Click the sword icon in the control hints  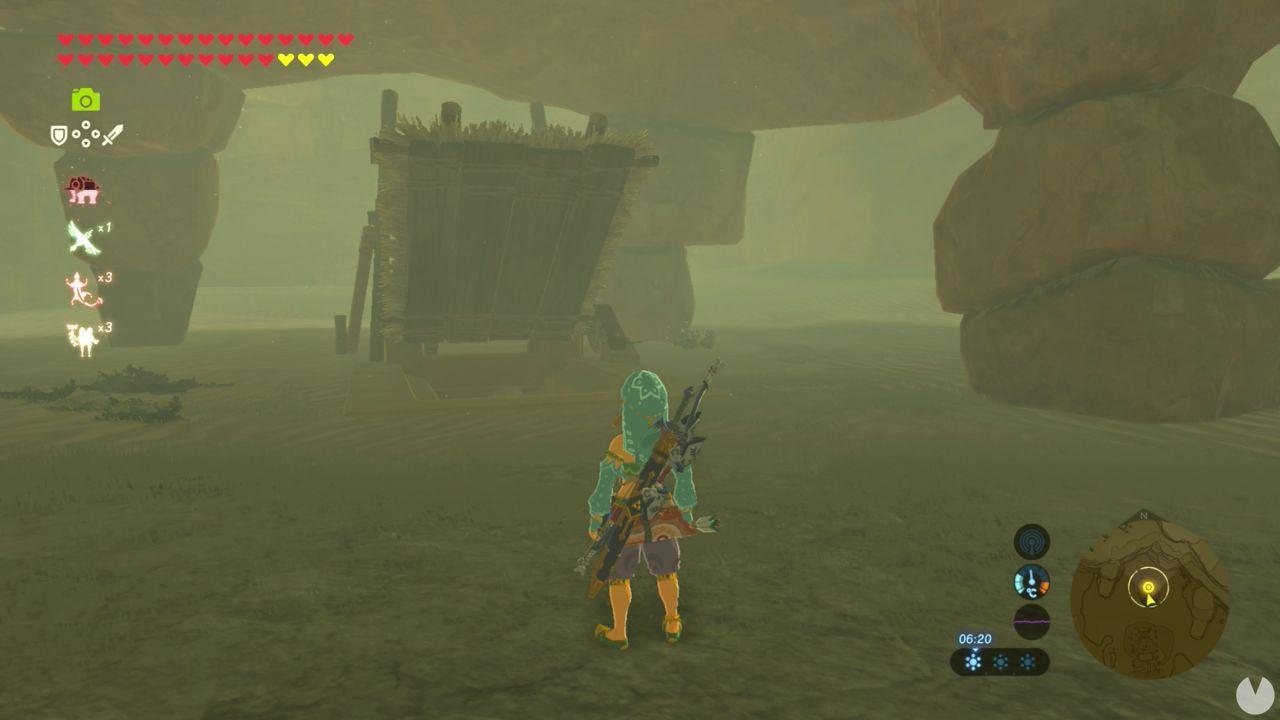tap(112, 133)
